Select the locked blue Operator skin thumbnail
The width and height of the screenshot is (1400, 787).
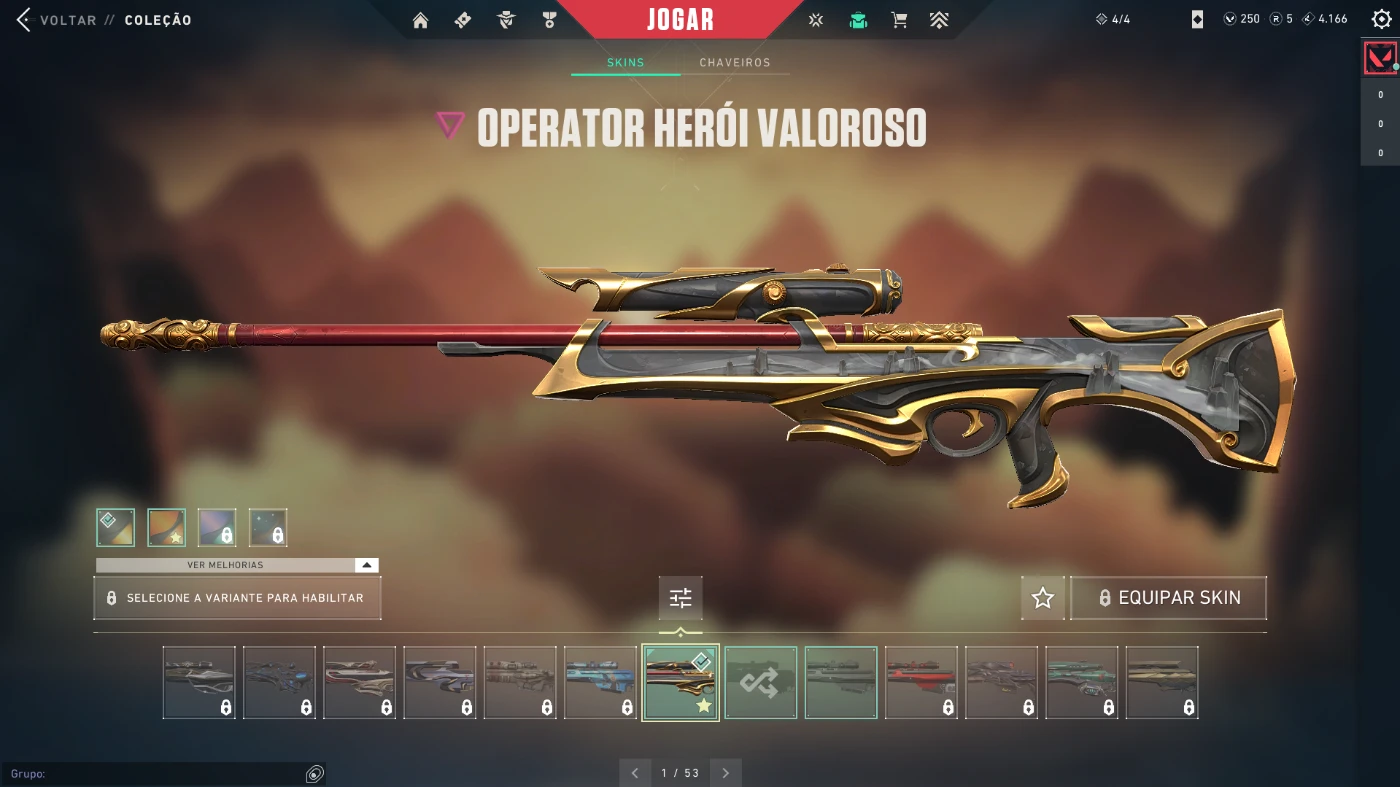pyautogui.click(x=600, y=682)
